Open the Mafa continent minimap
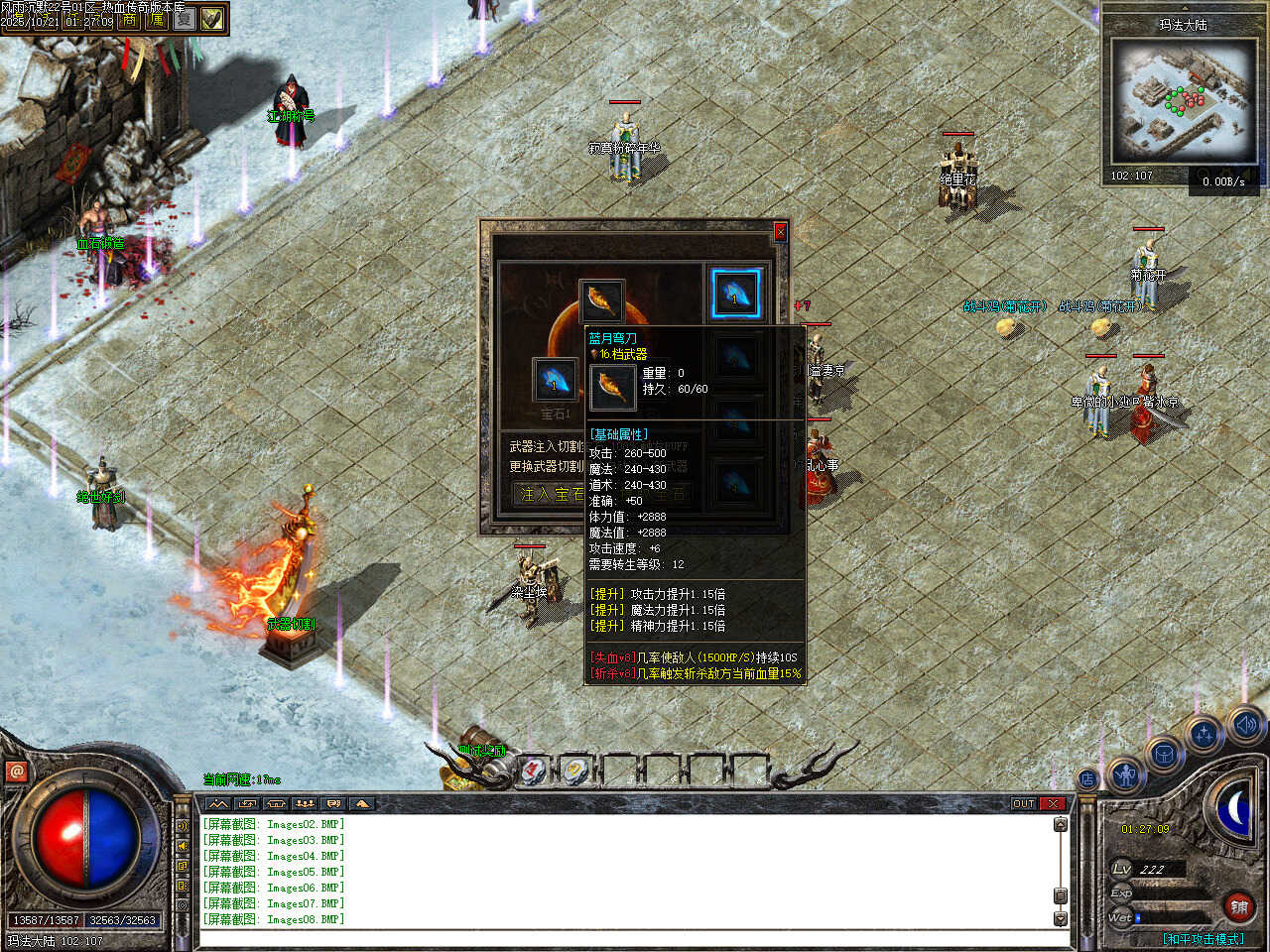Viewport: 1270px width, 952px height. click(x=1184, y=99)
